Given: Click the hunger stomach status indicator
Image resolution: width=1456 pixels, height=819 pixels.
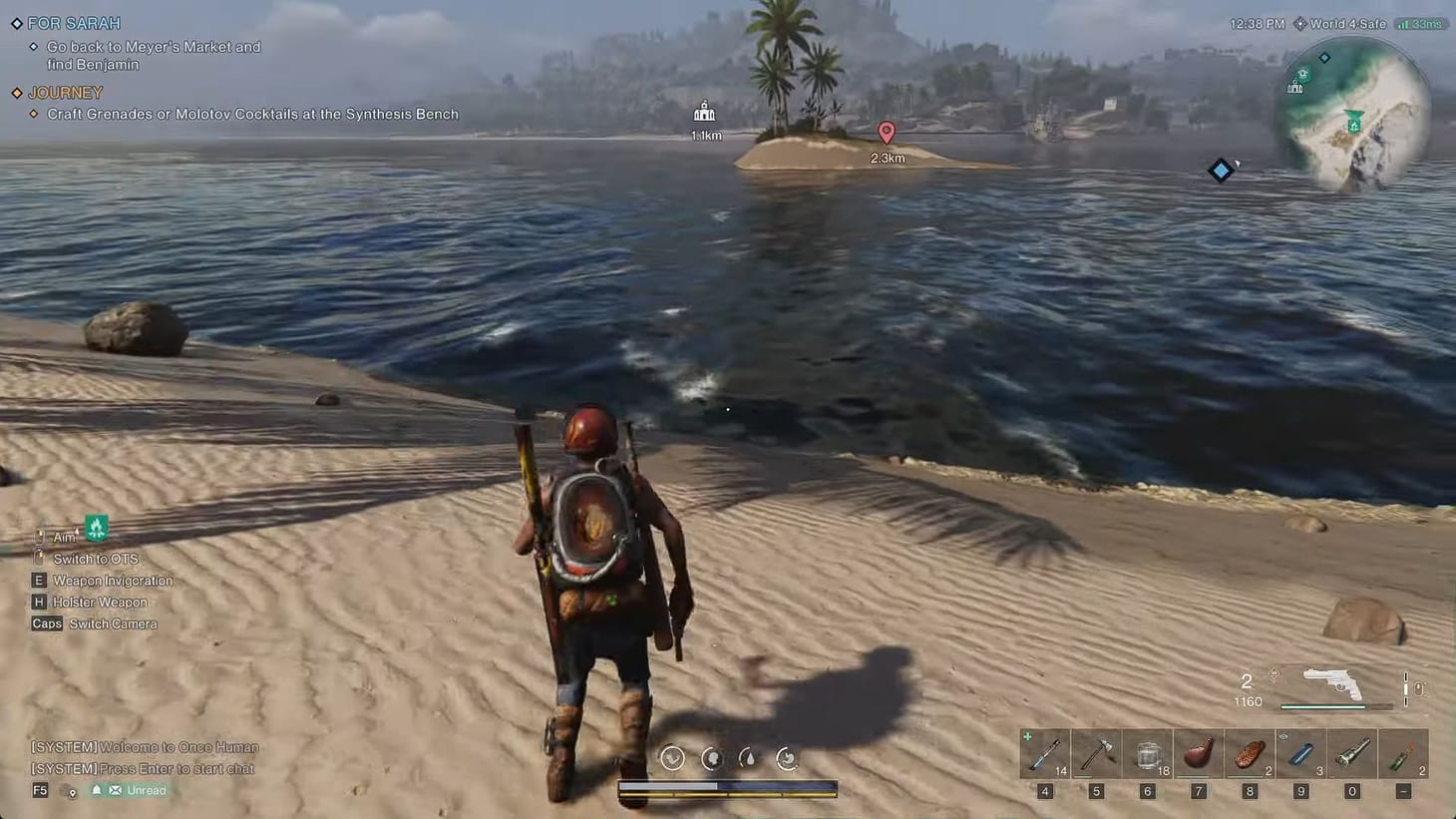Looking at the screenshot, I should pyautogui.click(x=787, y=758).
